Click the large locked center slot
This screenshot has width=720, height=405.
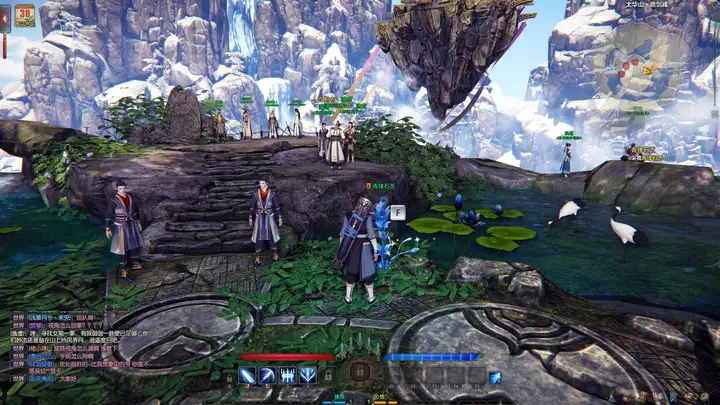[360, 372]
